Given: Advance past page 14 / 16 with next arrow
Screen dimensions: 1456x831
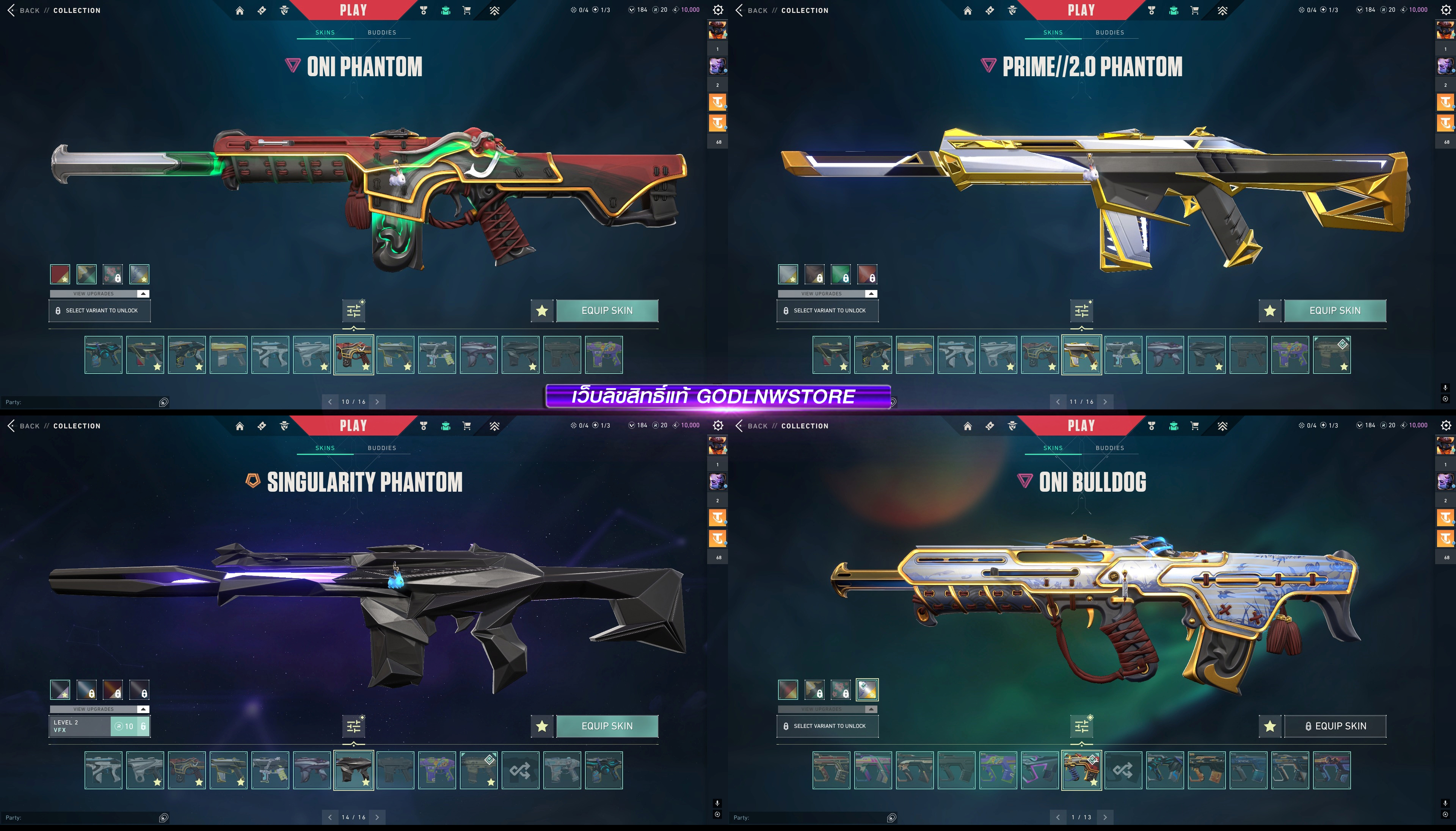Looking at the screenshot, I should (x=377, y=817).
